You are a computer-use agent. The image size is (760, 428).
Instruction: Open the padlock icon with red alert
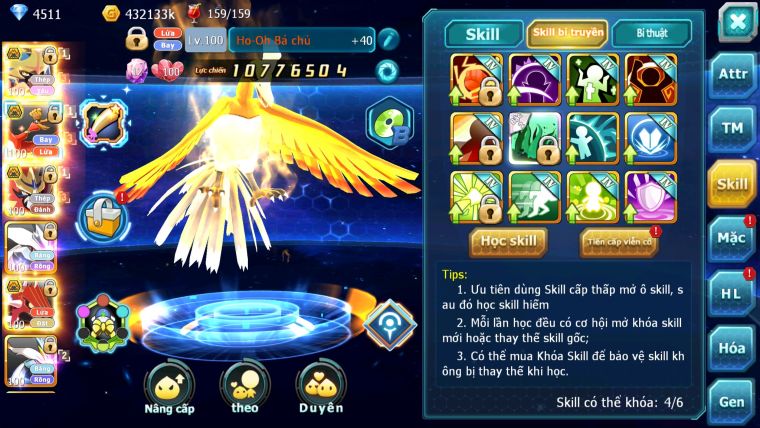(x=101, y=214)
